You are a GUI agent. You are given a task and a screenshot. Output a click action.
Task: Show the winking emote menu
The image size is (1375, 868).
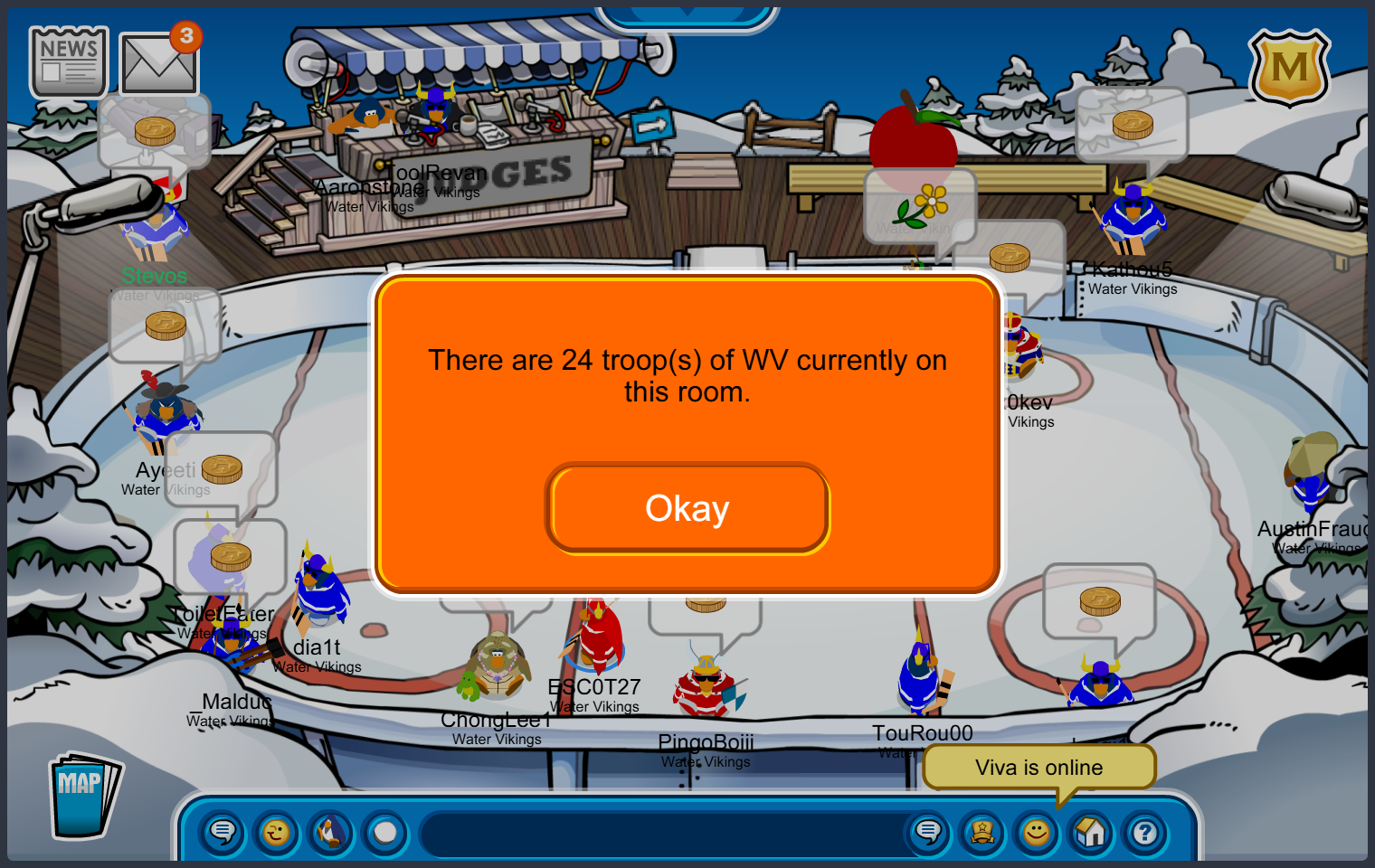pyautogui.click(x=277, y=832)
